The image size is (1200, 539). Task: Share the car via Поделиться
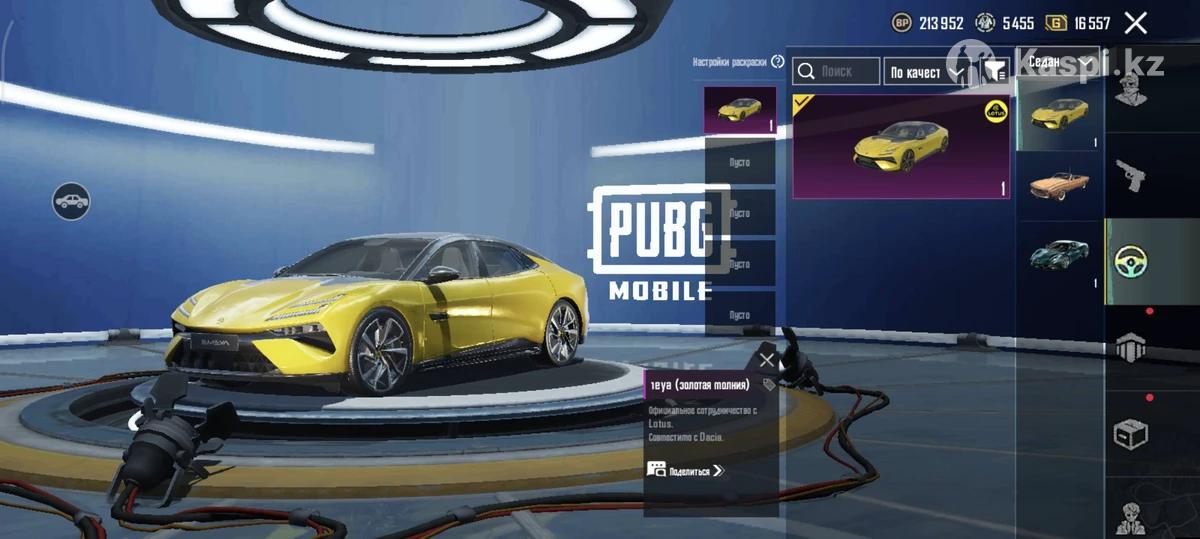coord(685,470)
